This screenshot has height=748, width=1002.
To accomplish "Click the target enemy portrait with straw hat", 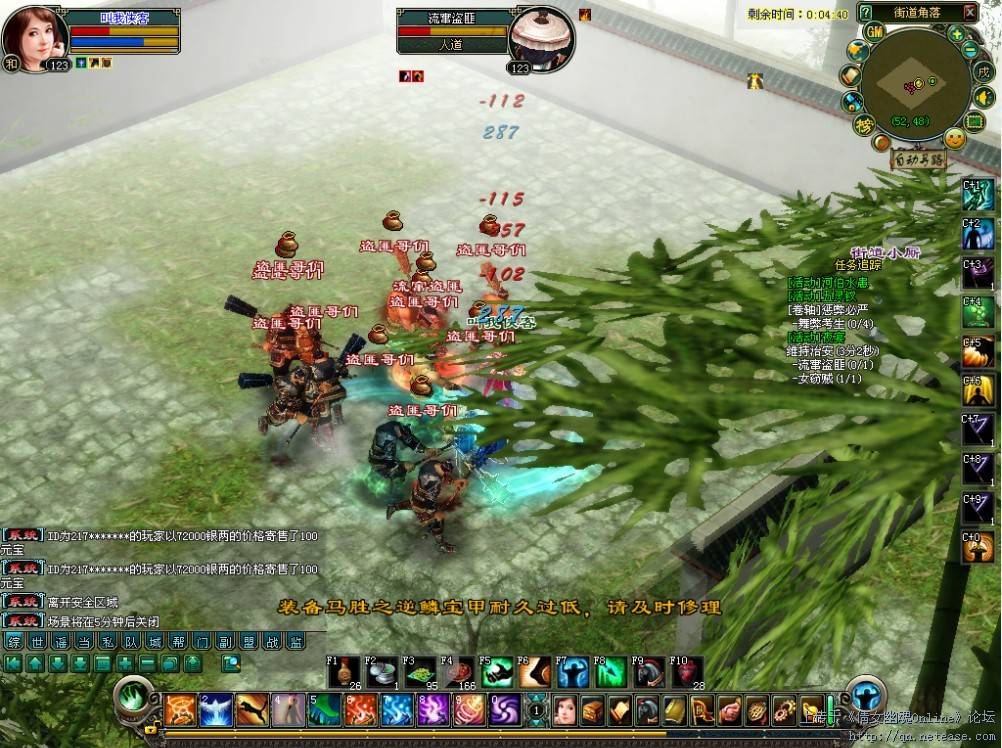I will pyautogui.click(x=541, y=37).
